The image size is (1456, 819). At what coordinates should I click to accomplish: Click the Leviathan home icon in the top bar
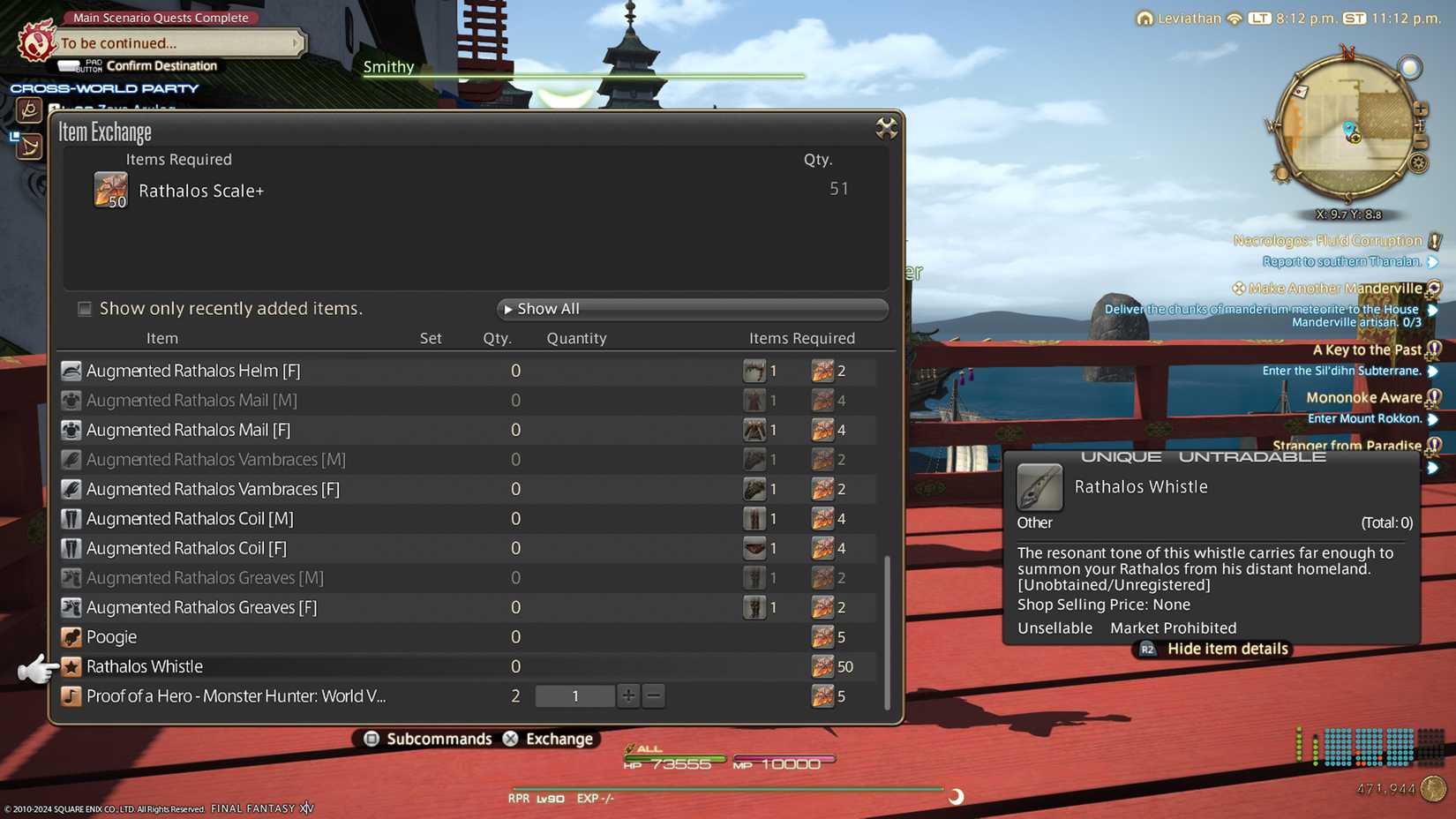1145,18
